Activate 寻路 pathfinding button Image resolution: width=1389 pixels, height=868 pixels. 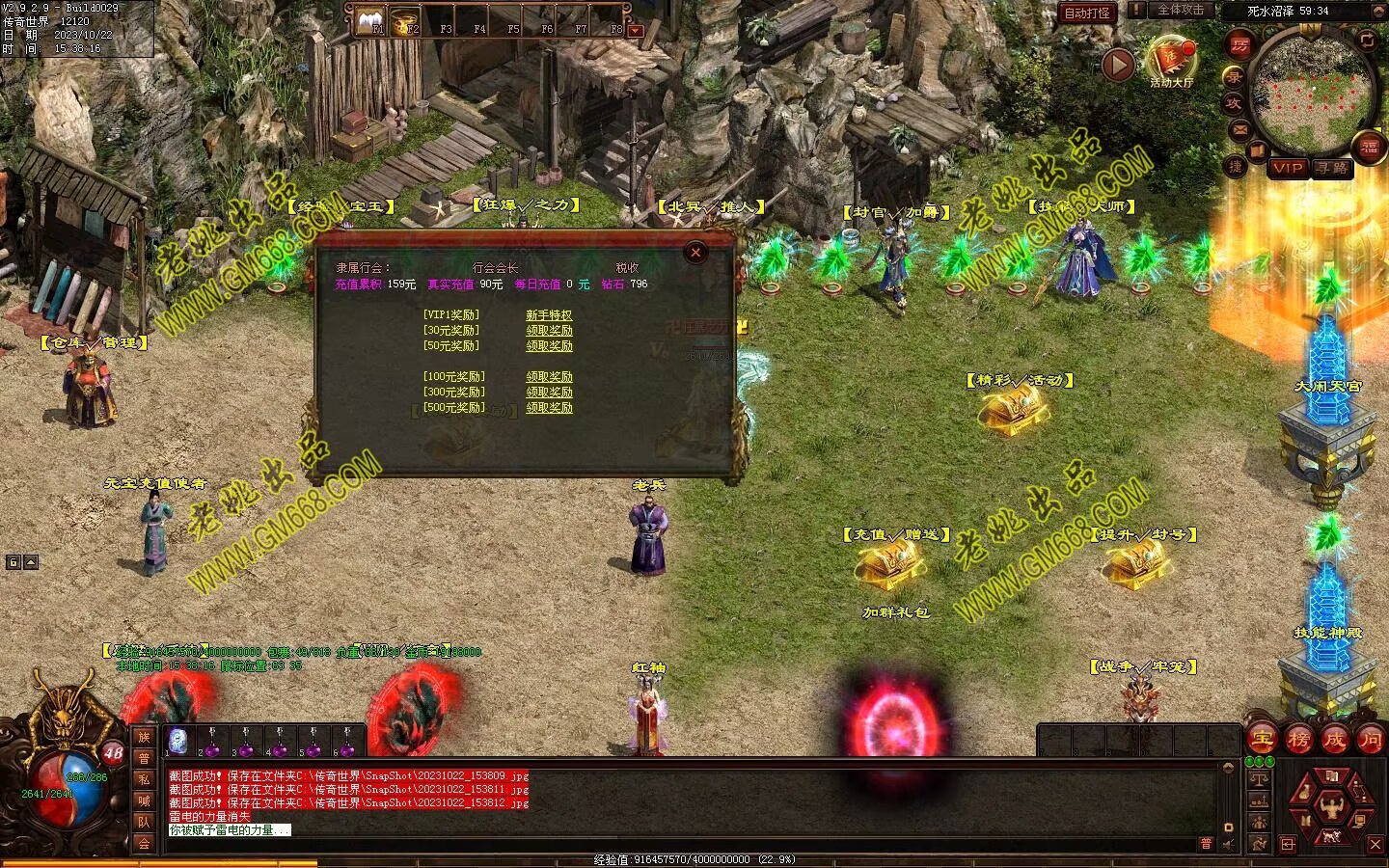1332,168
